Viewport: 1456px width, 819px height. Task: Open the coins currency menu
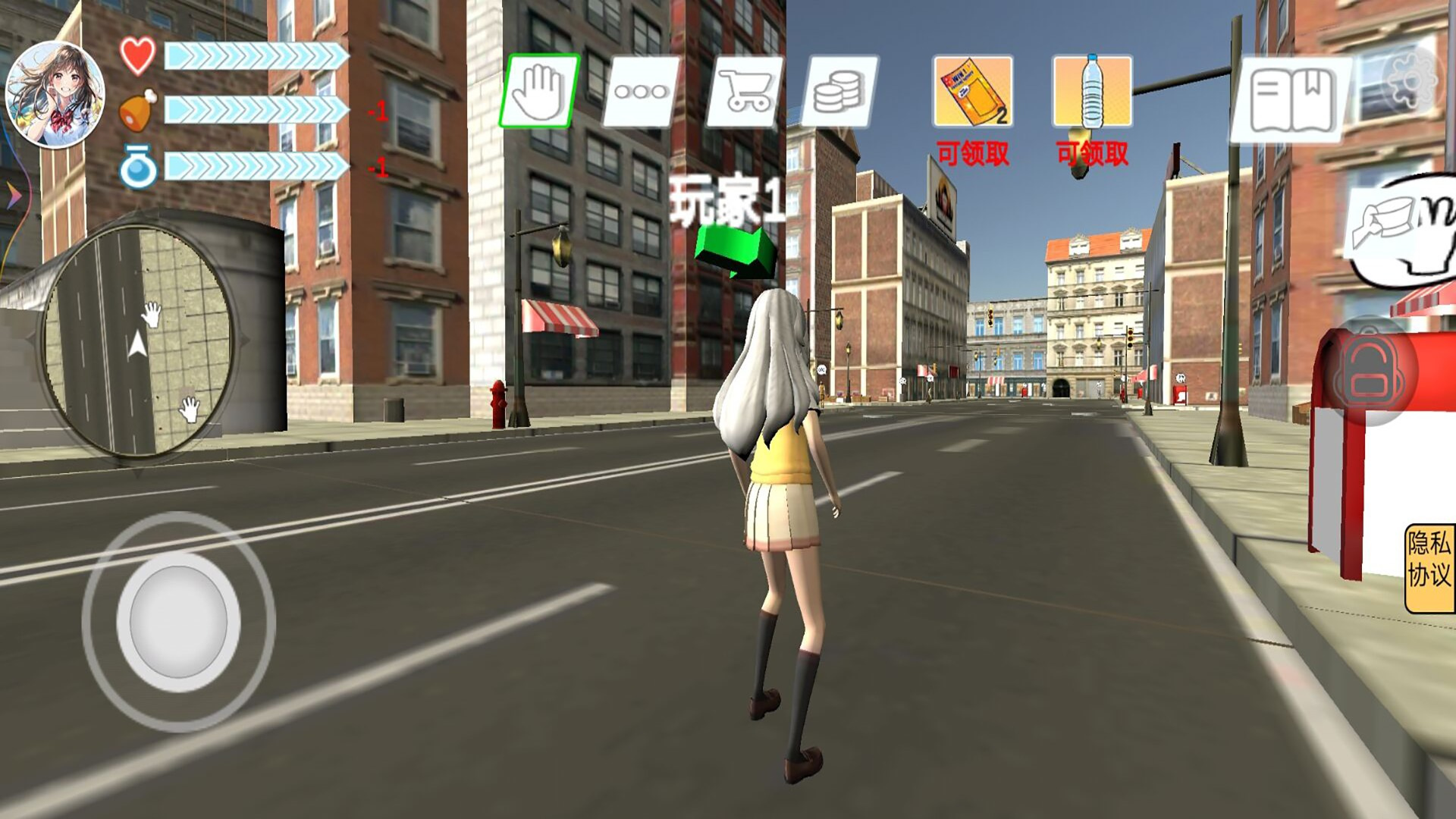tap(843, 91)
